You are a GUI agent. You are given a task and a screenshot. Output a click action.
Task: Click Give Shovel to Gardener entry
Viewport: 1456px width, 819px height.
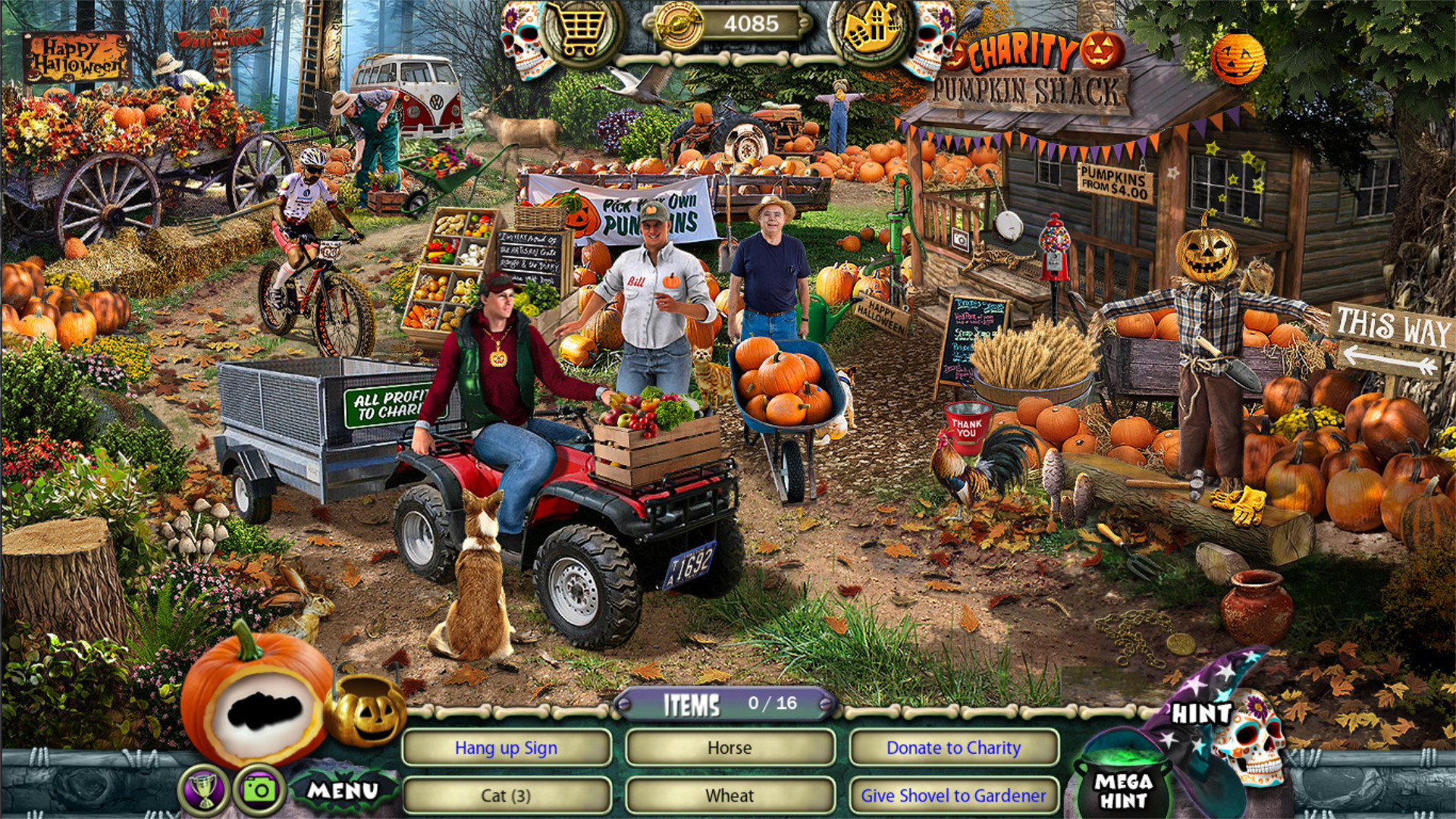(952, 796)
